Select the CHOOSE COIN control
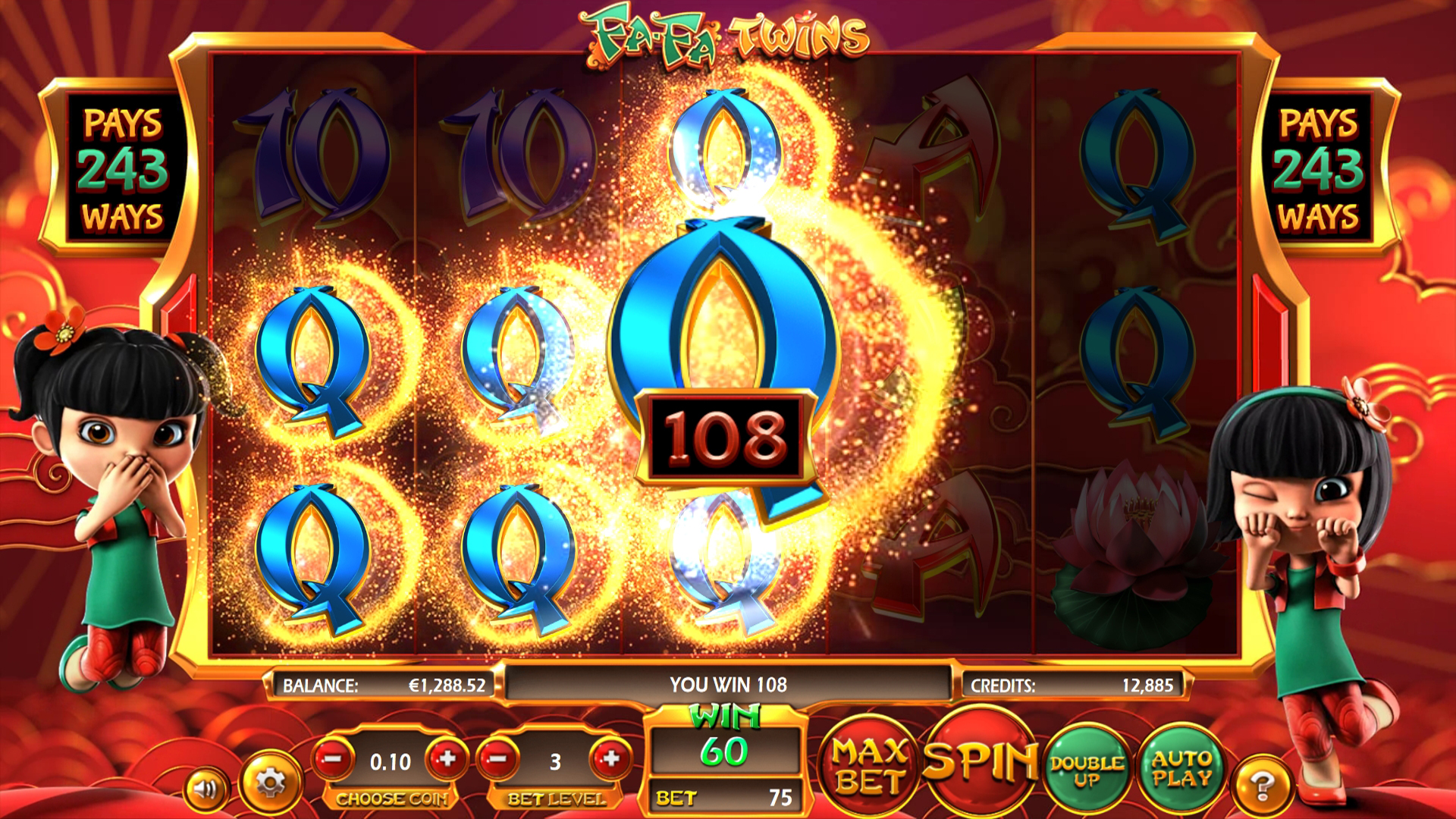The image size is (1456, 819). click(x=391, y=799)
